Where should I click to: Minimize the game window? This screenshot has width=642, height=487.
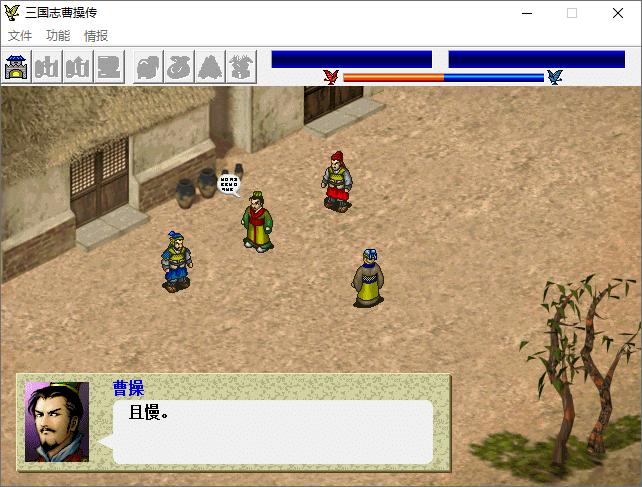(x=526, y=13)
